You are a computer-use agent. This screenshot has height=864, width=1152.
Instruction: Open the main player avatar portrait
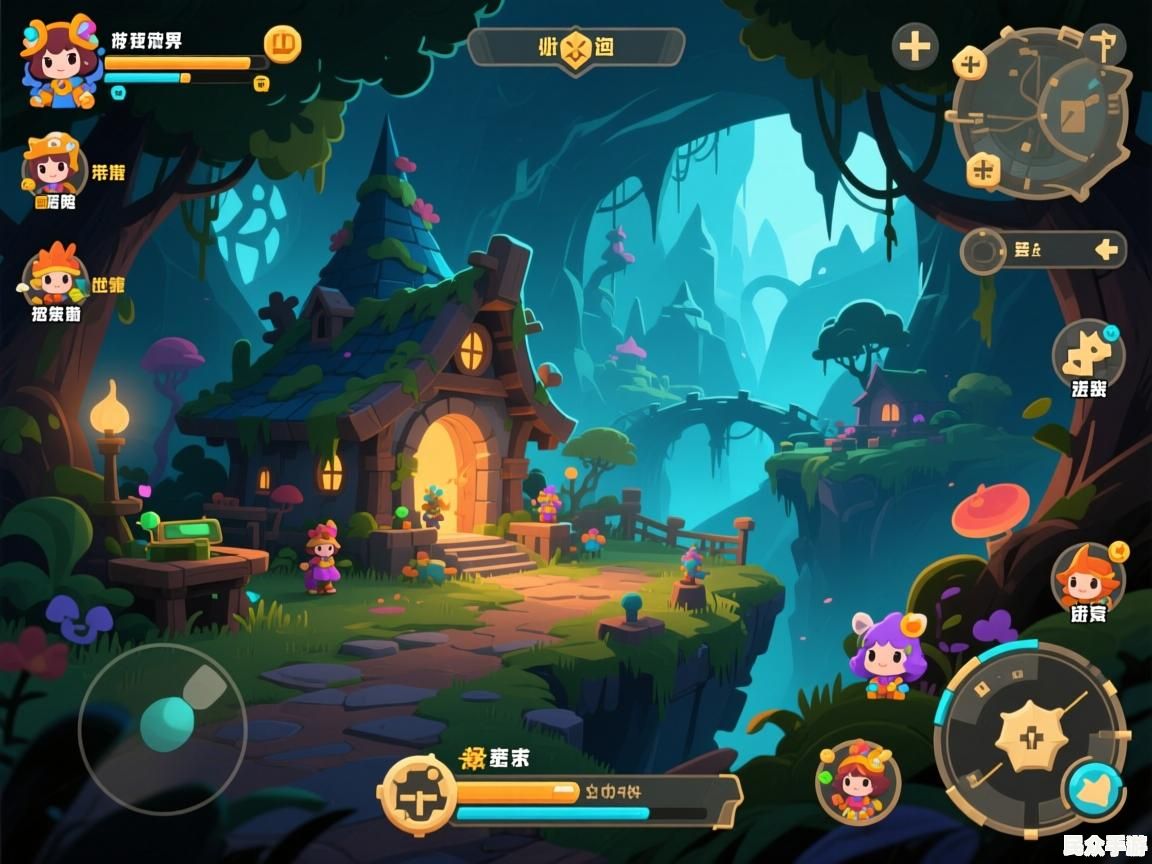tap(60, 62)
